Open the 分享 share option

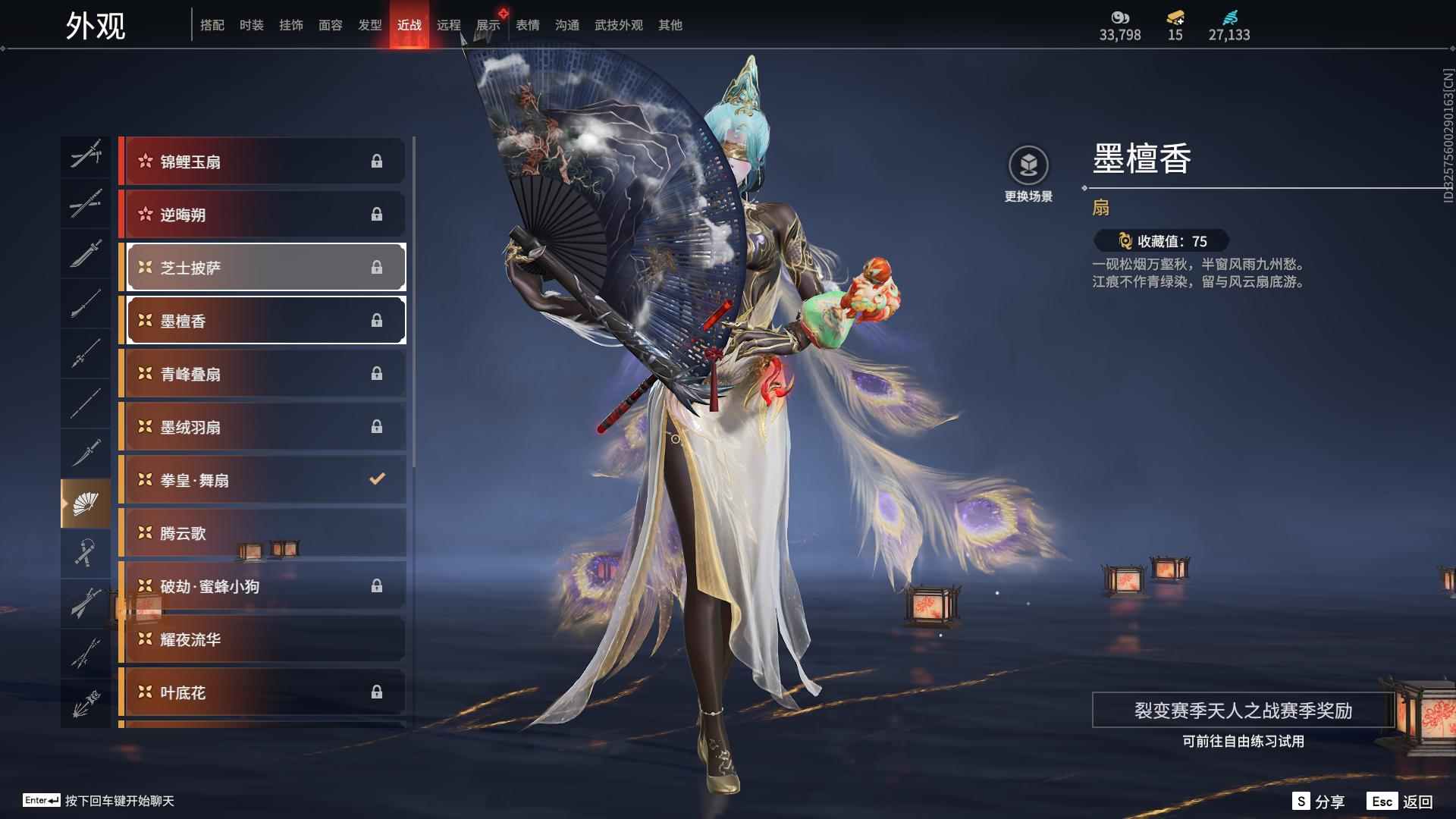point(1319,802)
